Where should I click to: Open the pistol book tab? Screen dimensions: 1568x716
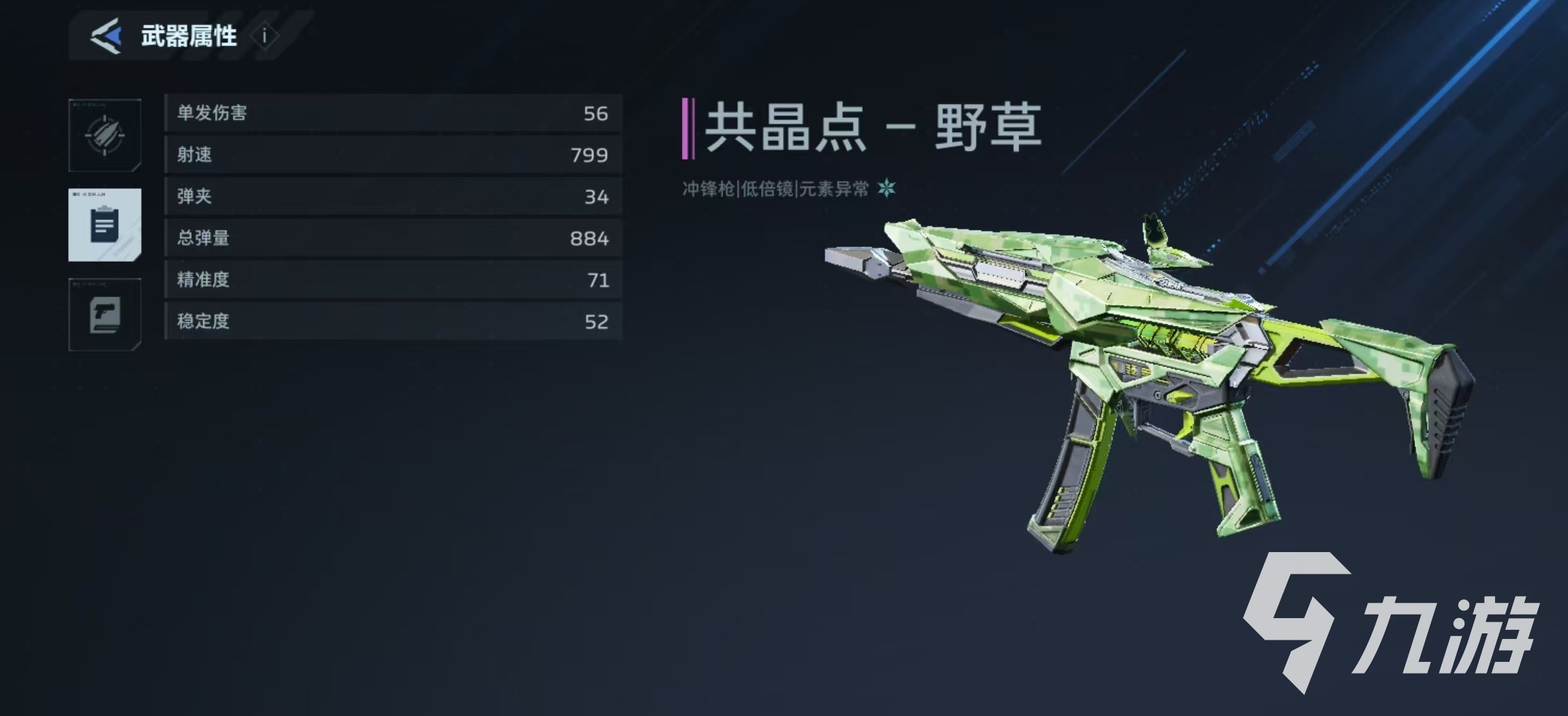pyautogui.click(x=105, y=315)
